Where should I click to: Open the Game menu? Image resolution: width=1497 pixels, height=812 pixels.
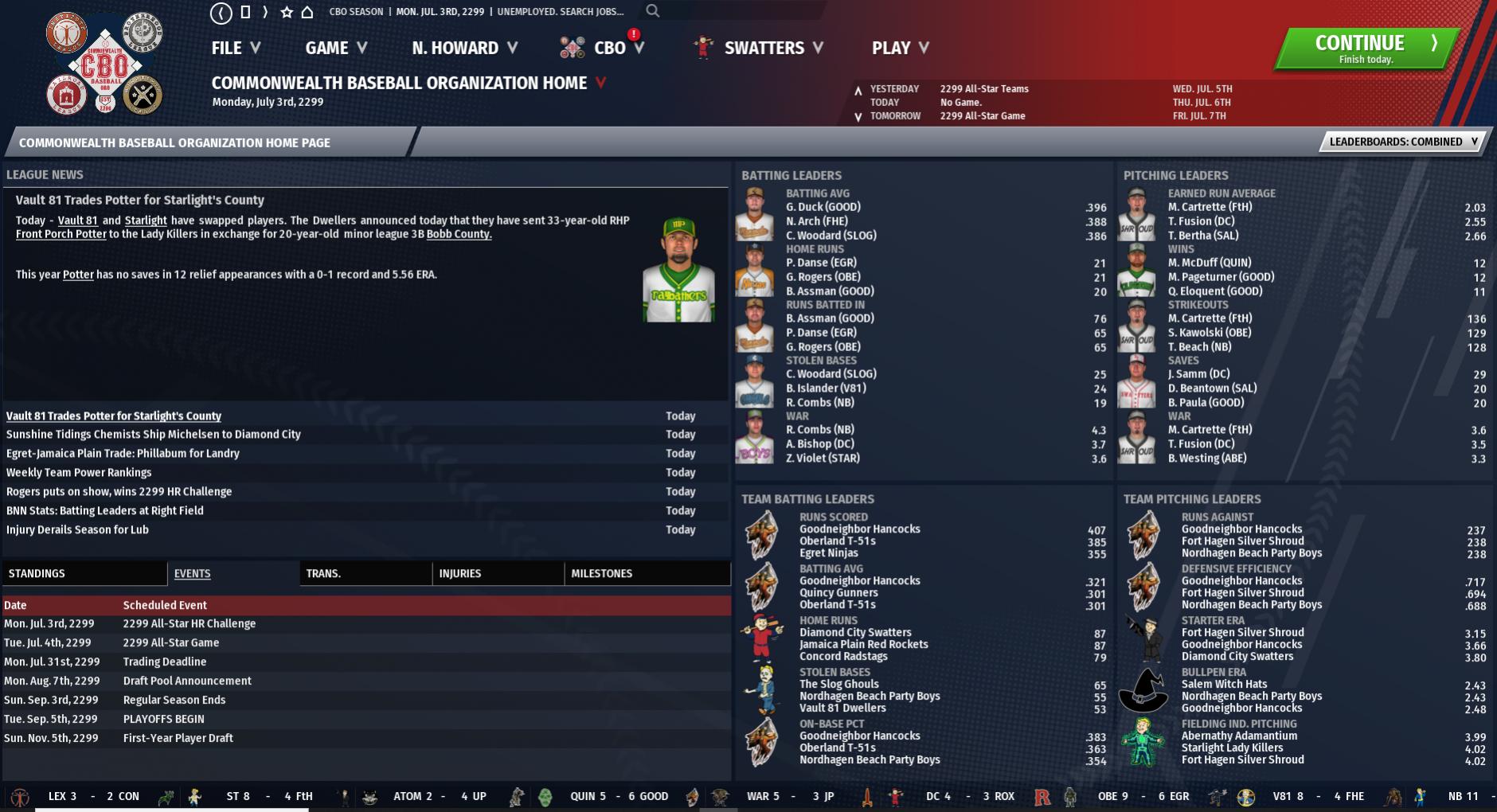(x=336, y=48)
